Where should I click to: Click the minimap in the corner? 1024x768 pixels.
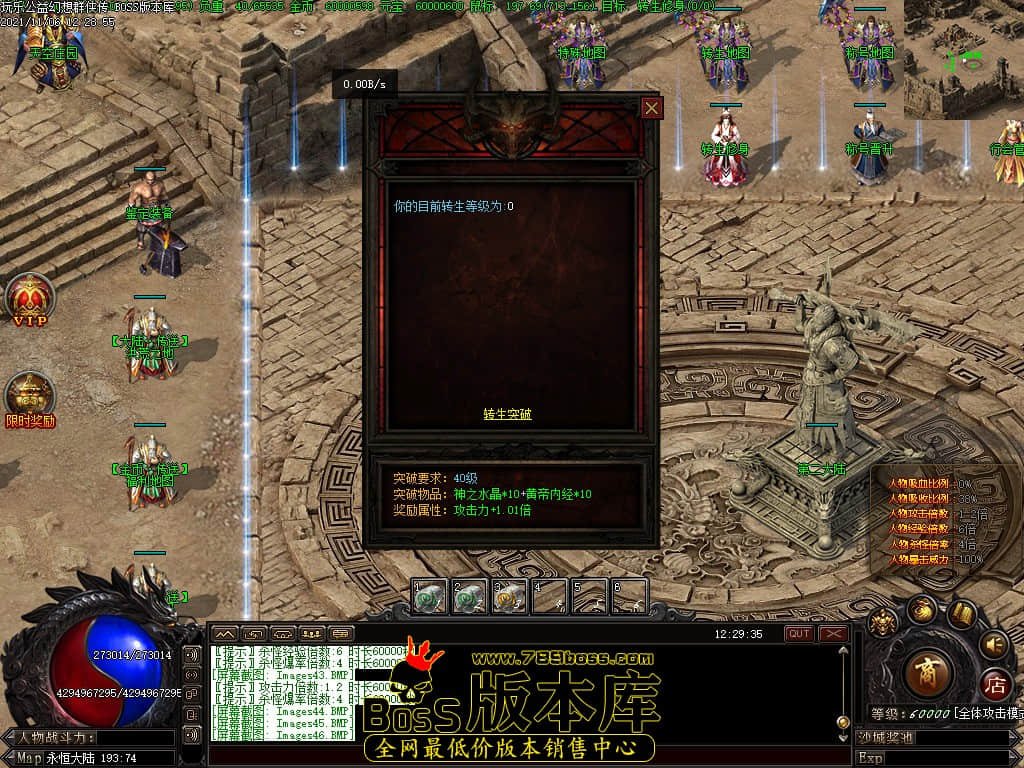[963, 60]
